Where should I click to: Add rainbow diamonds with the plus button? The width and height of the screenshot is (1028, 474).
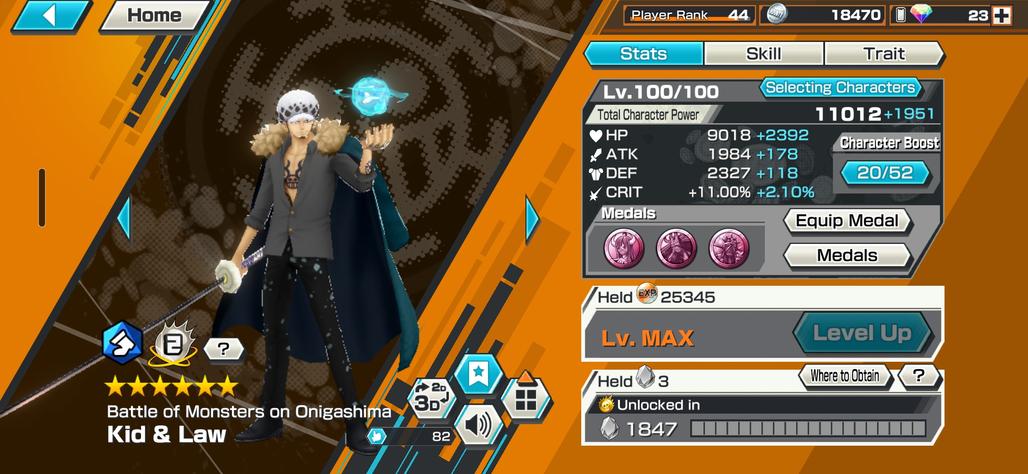(x=1001, y=15)
